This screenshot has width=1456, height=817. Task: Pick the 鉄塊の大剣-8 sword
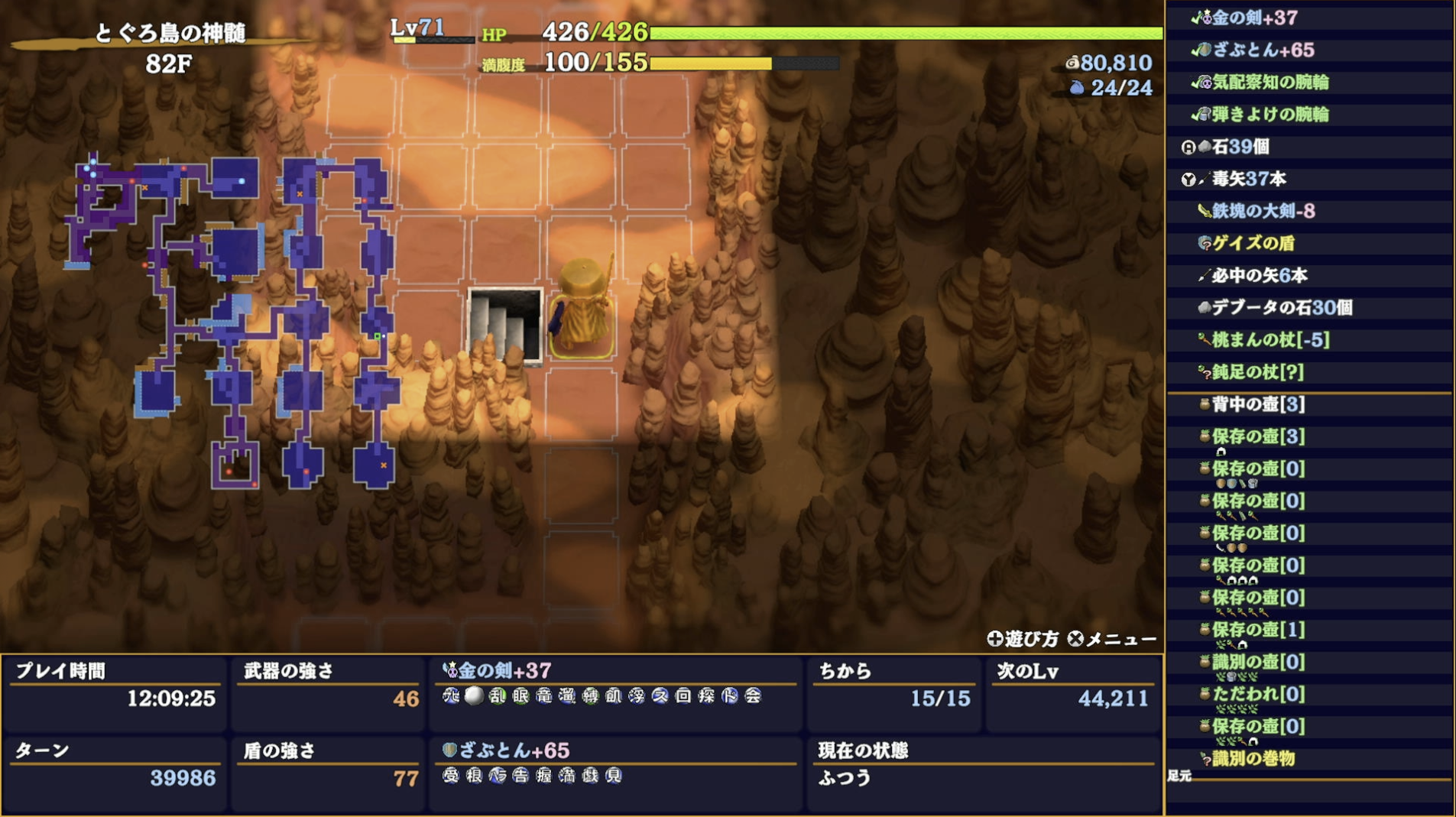pos(1263,211)
